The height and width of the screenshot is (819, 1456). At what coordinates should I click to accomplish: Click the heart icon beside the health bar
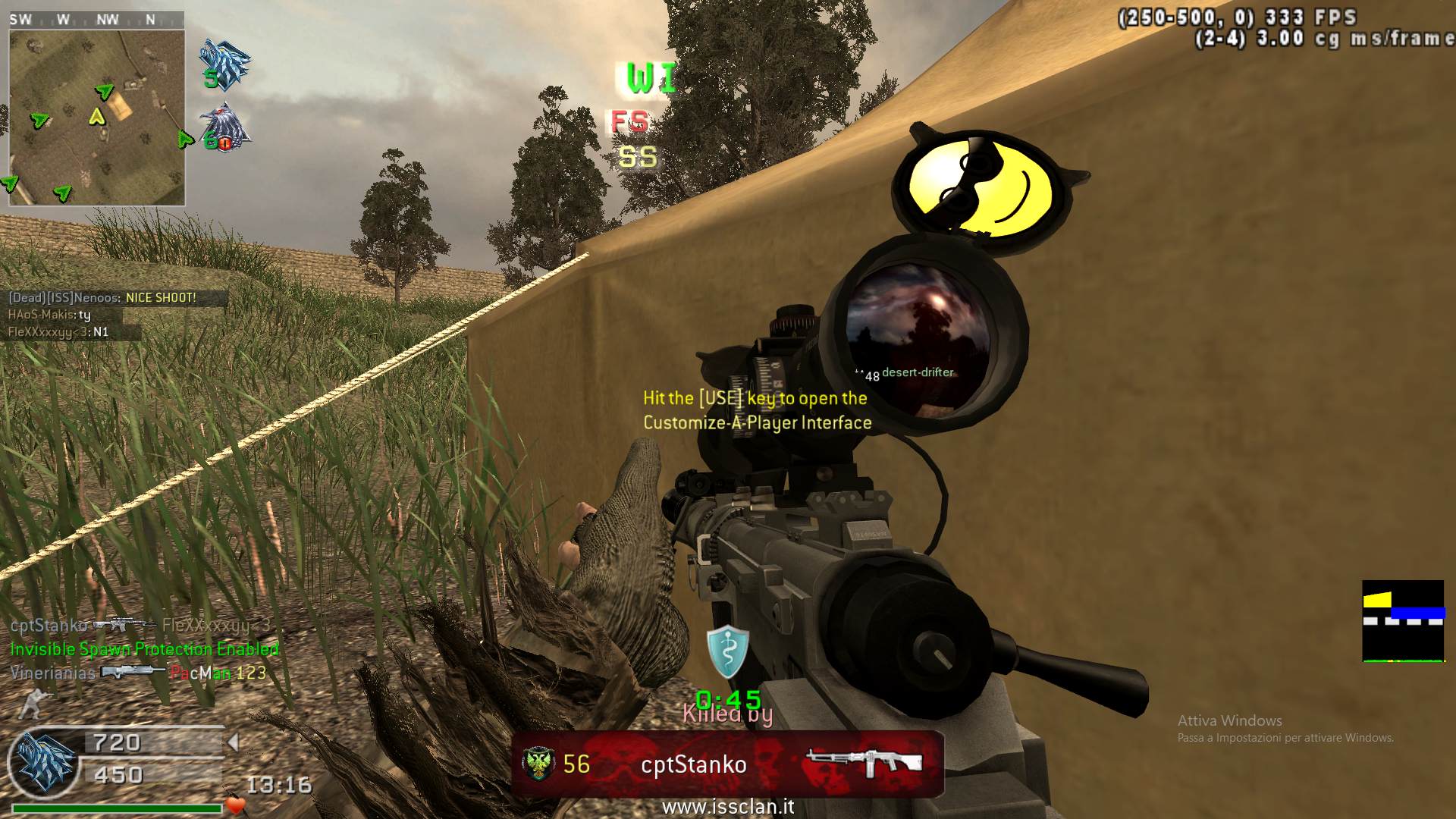point(235,805)
